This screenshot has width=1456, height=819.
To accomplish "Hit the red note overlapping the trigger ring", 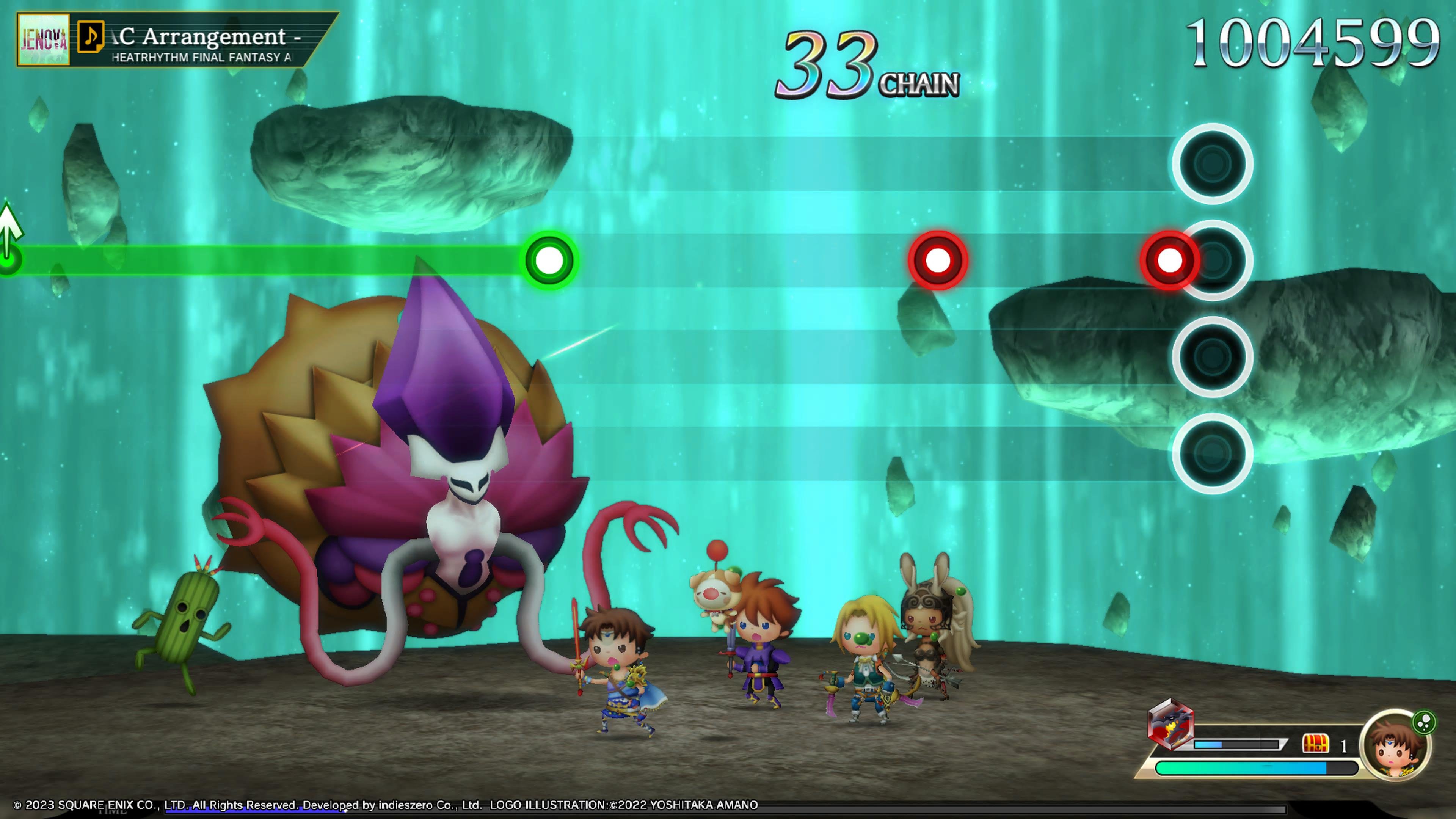I will [x=1169, y=260].
